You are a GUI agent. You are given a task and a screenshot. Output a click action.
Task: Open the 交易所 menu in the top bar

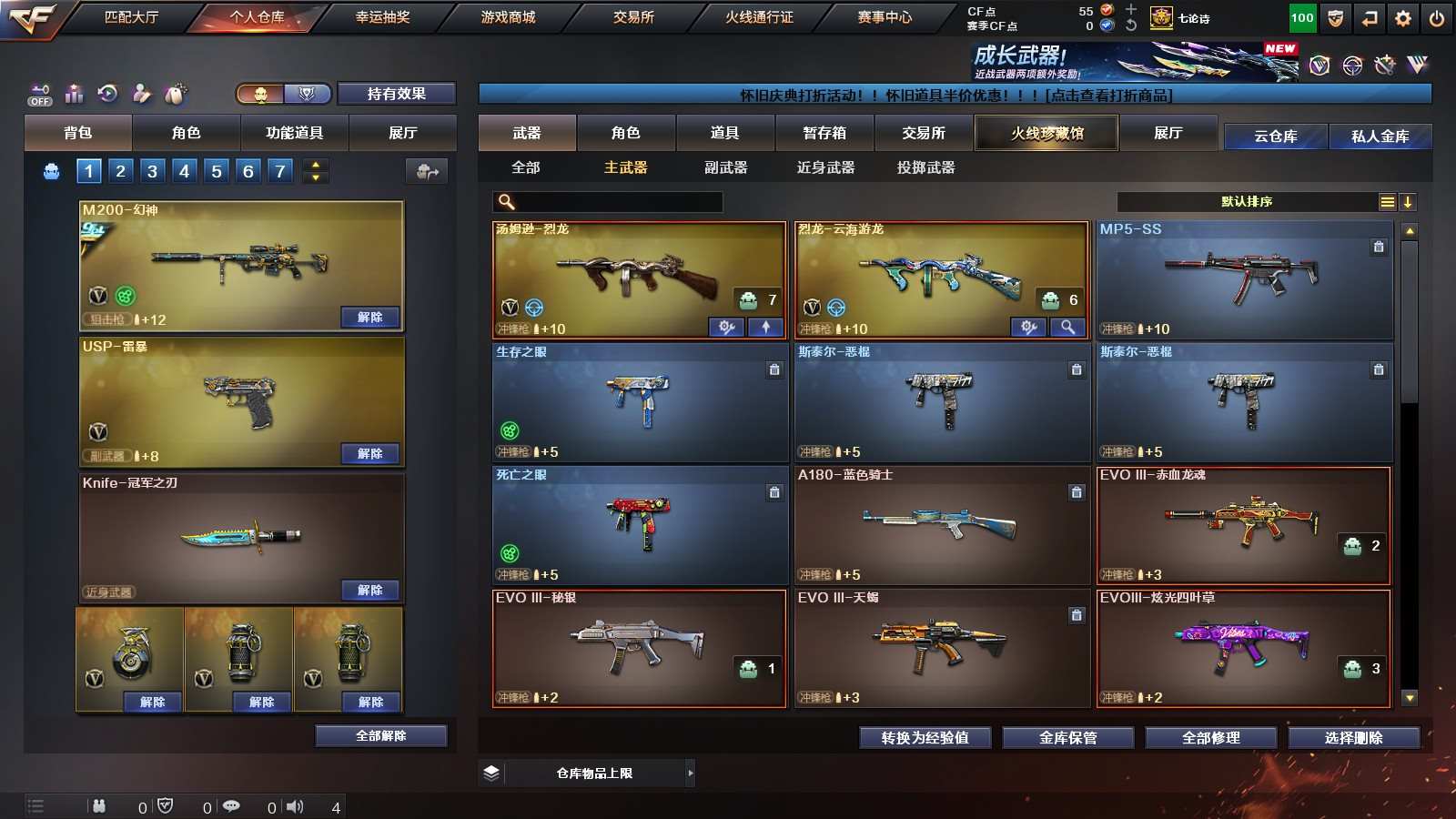(633, 17)
